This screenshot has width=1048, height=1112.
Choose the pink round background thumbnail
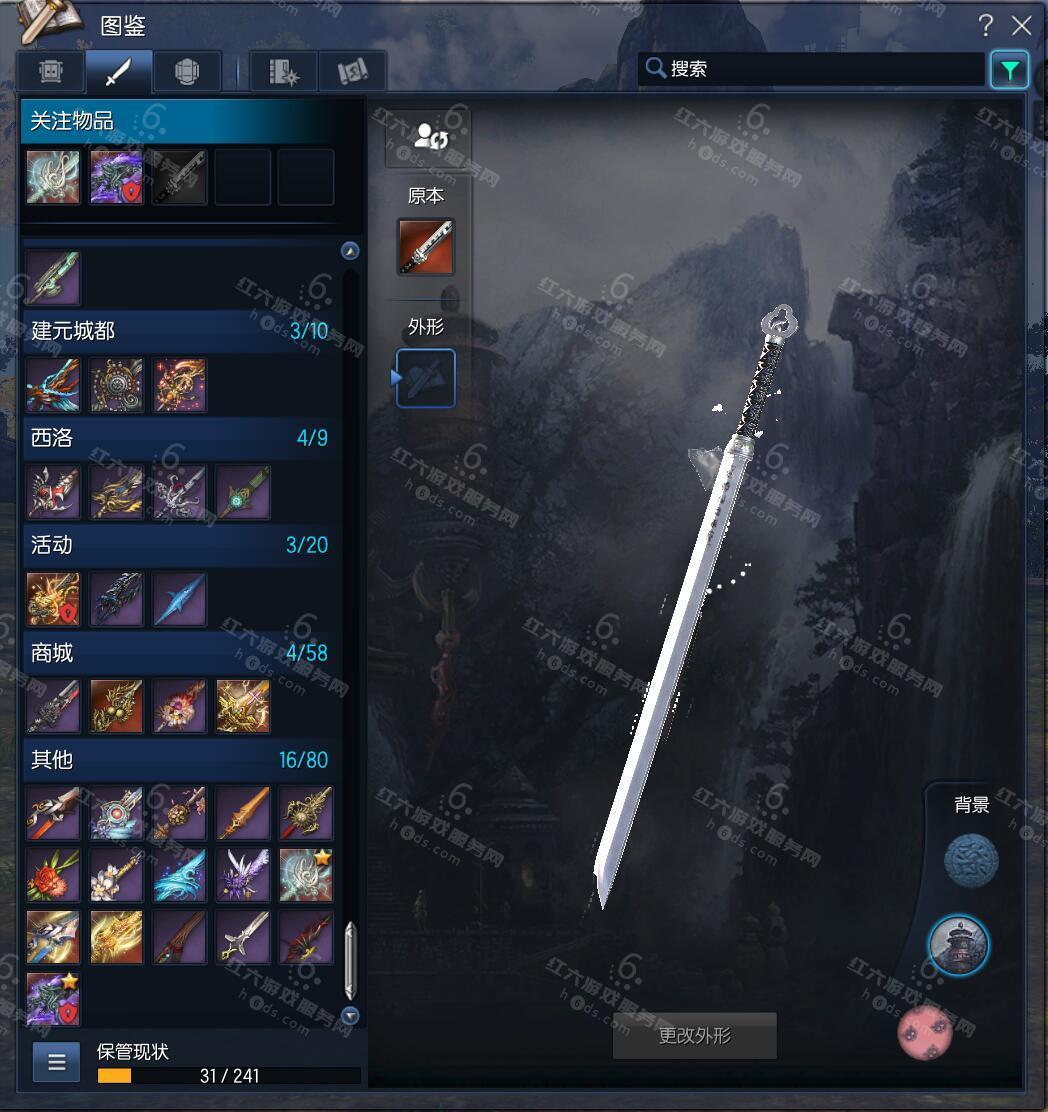pos(924,1031)
